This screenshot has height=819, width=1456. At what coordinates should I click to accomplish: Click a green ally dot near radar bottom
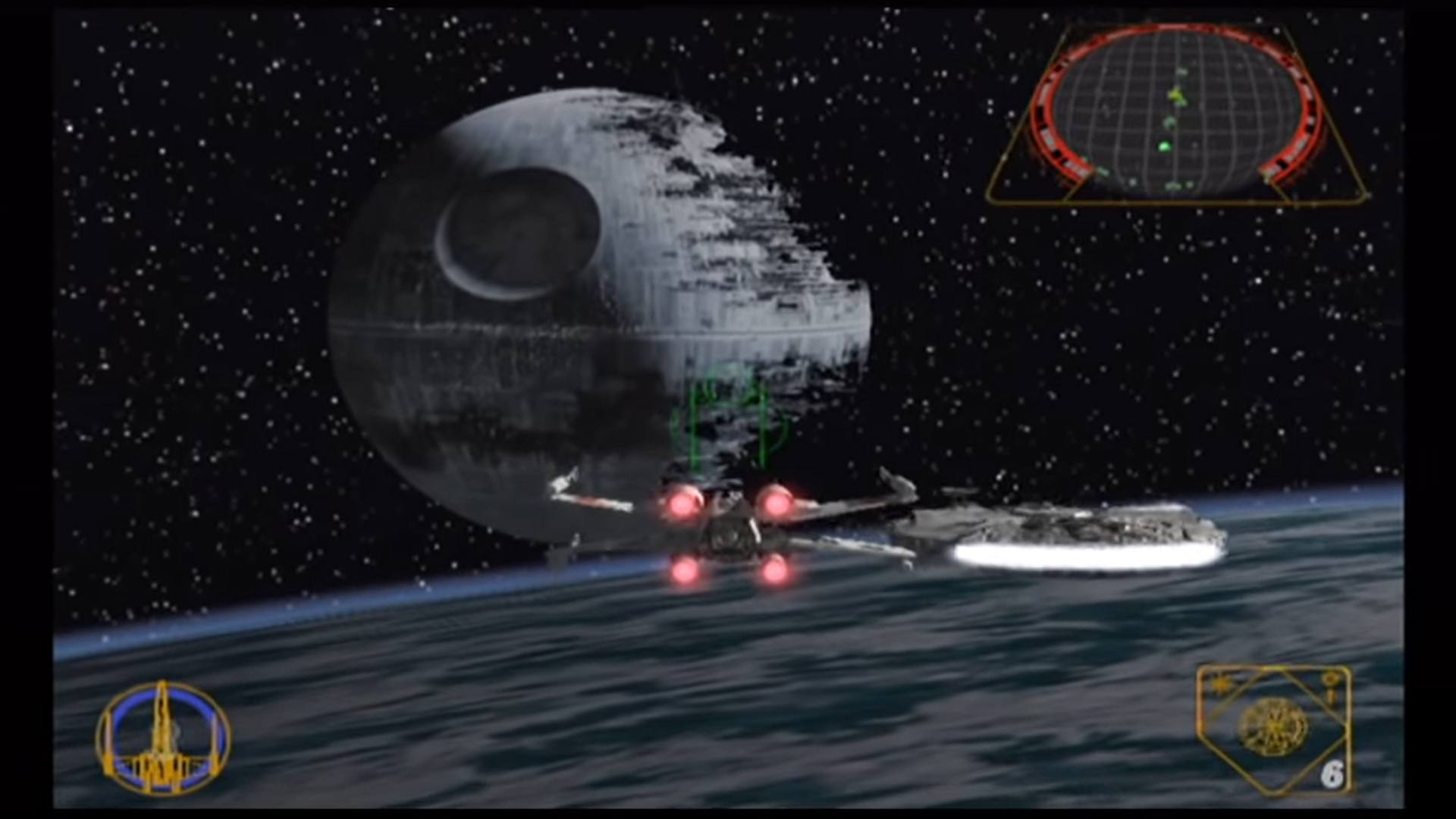click(x=1174, y=186)
